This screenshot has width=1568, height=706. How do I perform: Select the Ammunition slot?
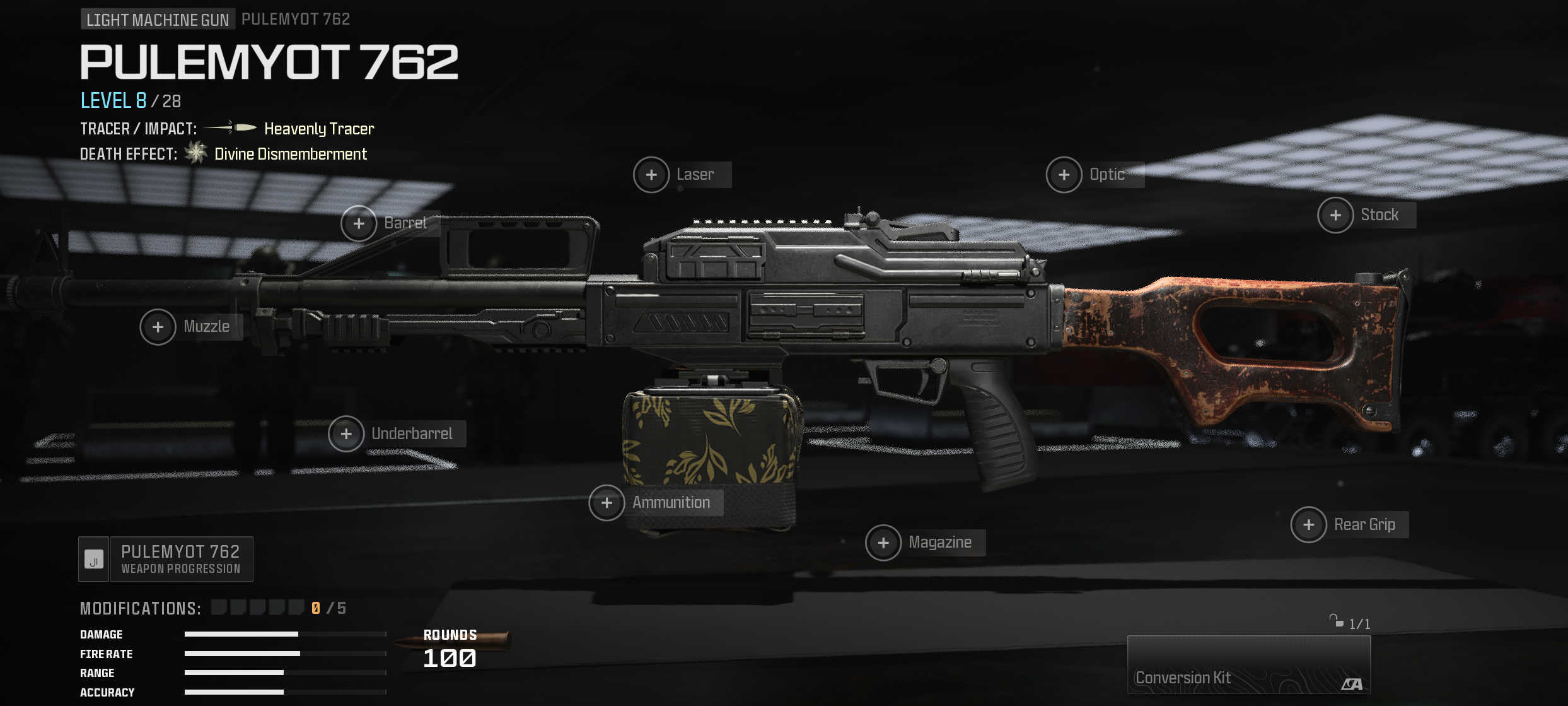pos(607,503)
